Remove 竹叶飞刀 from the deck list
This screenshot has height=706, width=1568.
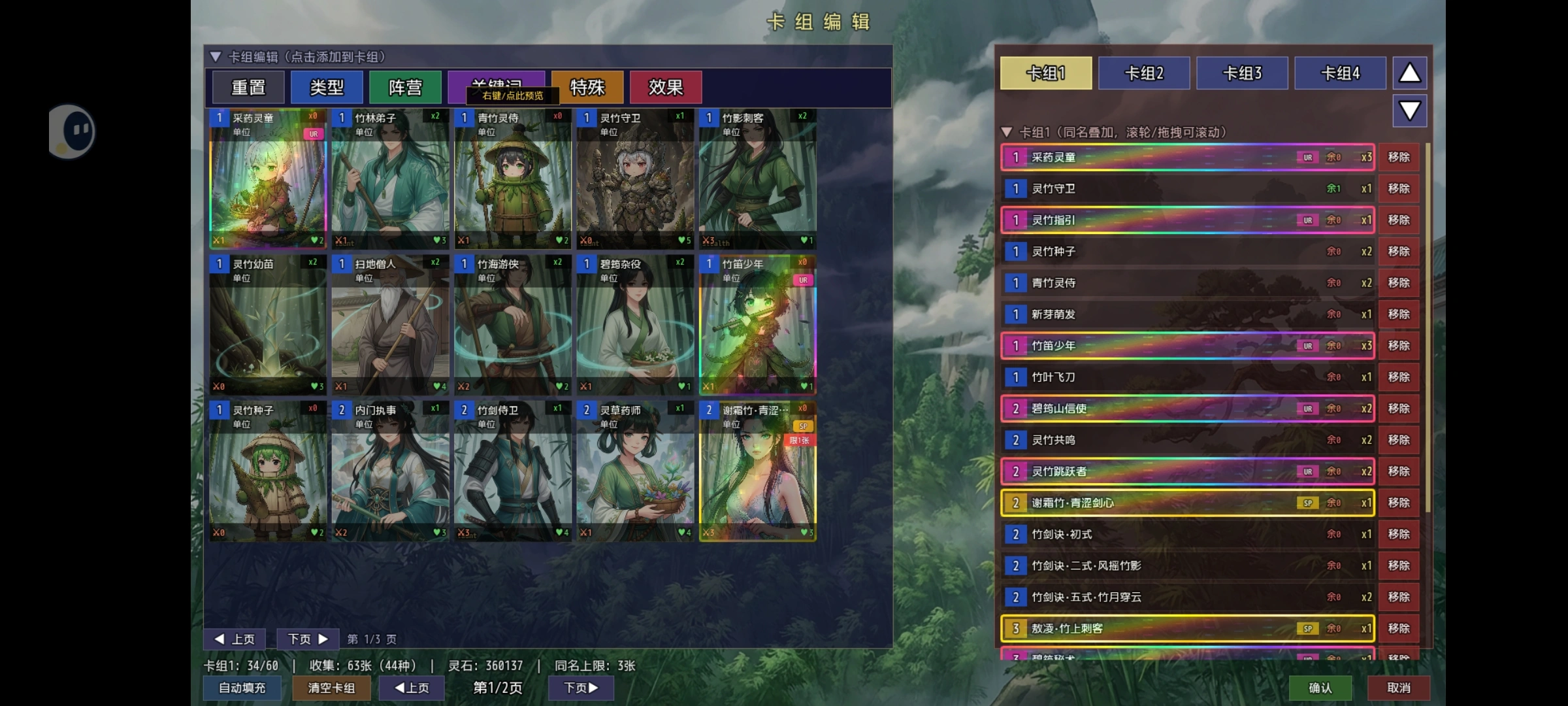[1399, 377]
